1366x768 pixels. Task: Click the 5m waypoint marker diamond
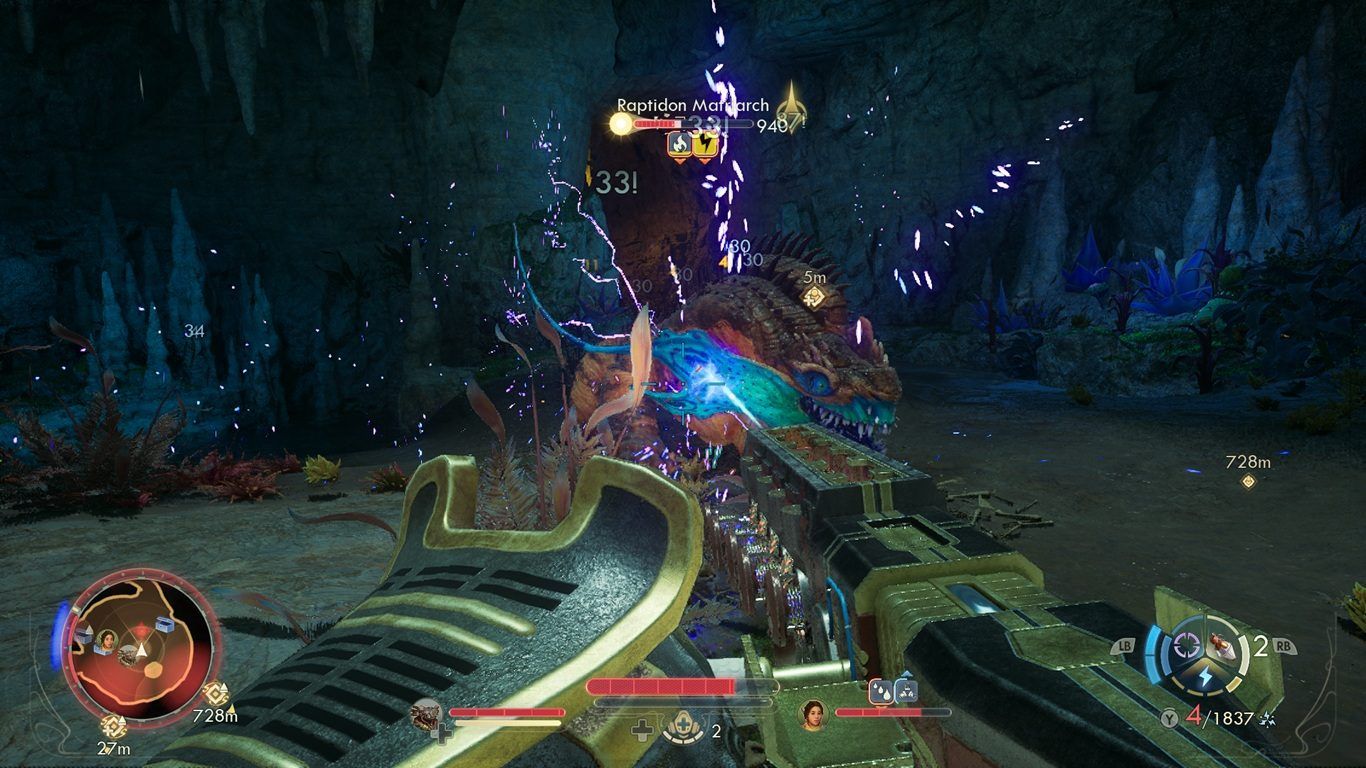[815, 296]
